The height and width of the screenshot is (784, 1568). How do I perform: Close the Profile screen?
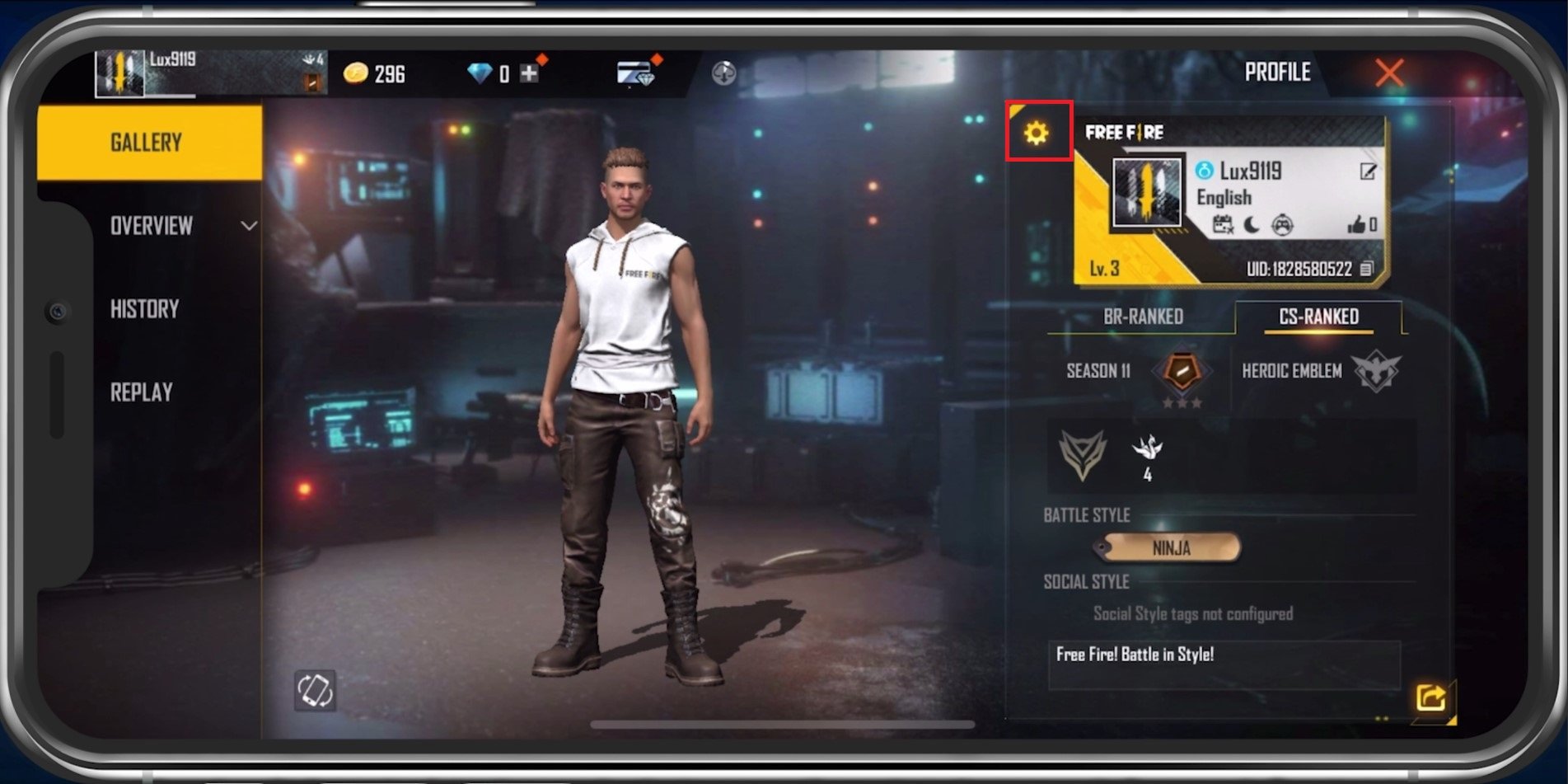pos(1389,73)
